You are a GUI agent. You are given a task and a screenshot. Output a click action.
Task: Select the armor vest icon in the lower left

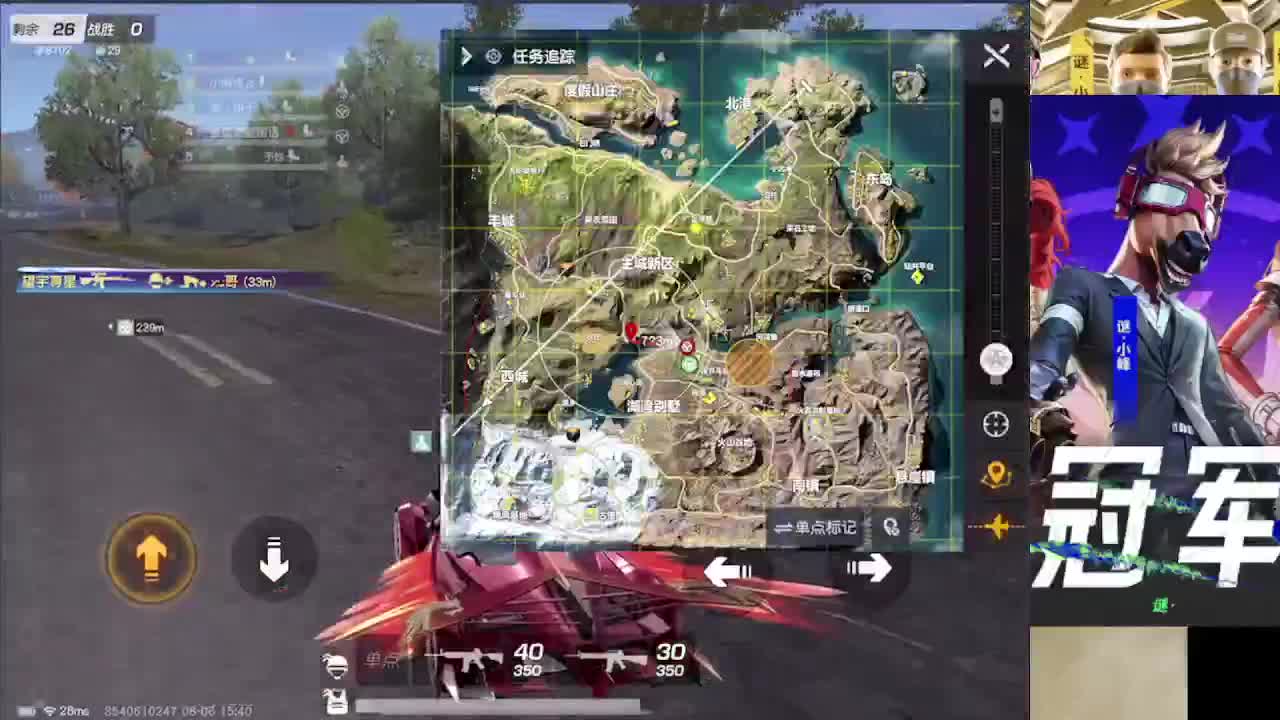[337, 701]
